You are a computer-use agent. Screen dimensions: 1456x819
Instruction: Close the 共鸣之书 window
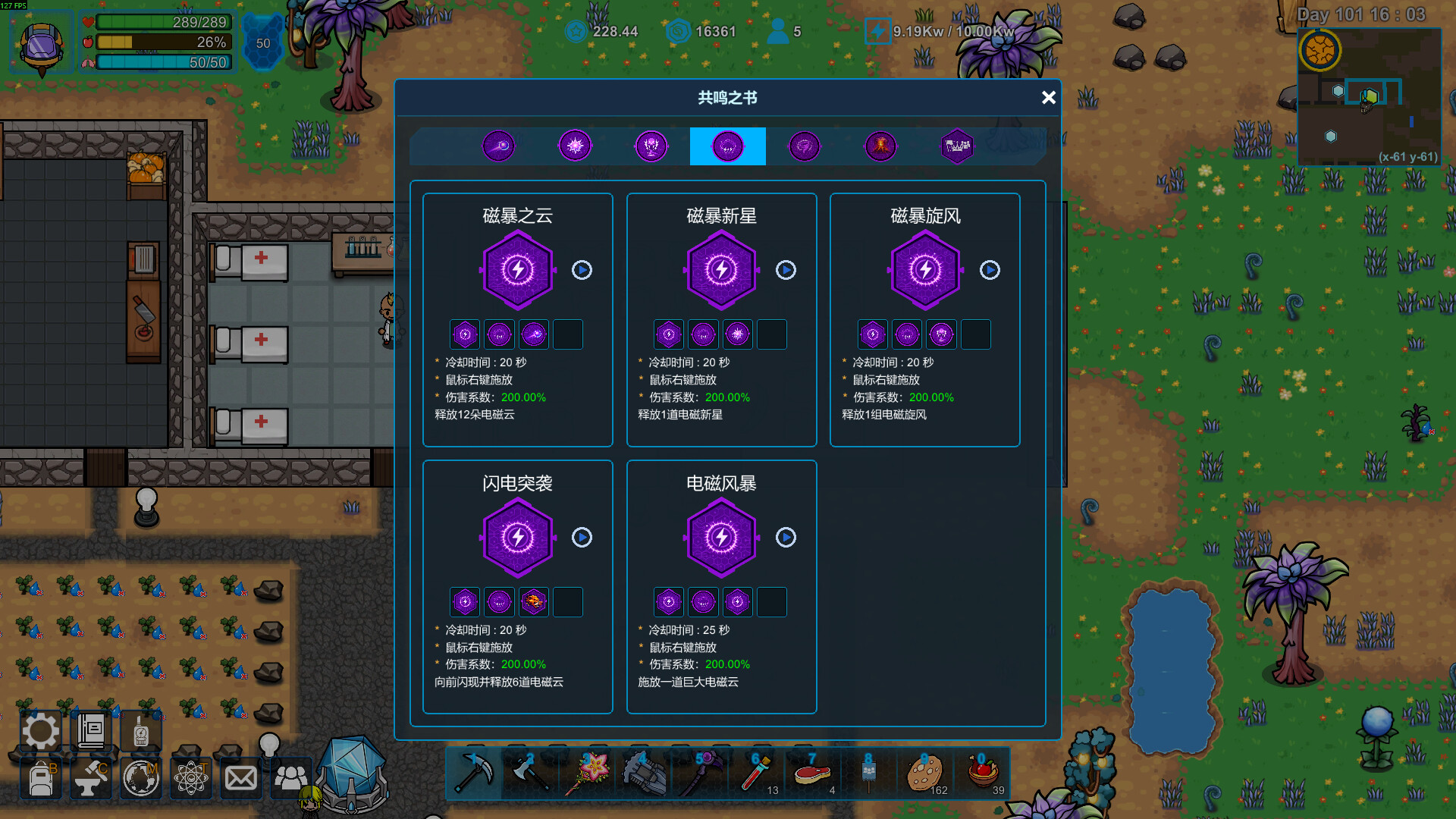1048,98
